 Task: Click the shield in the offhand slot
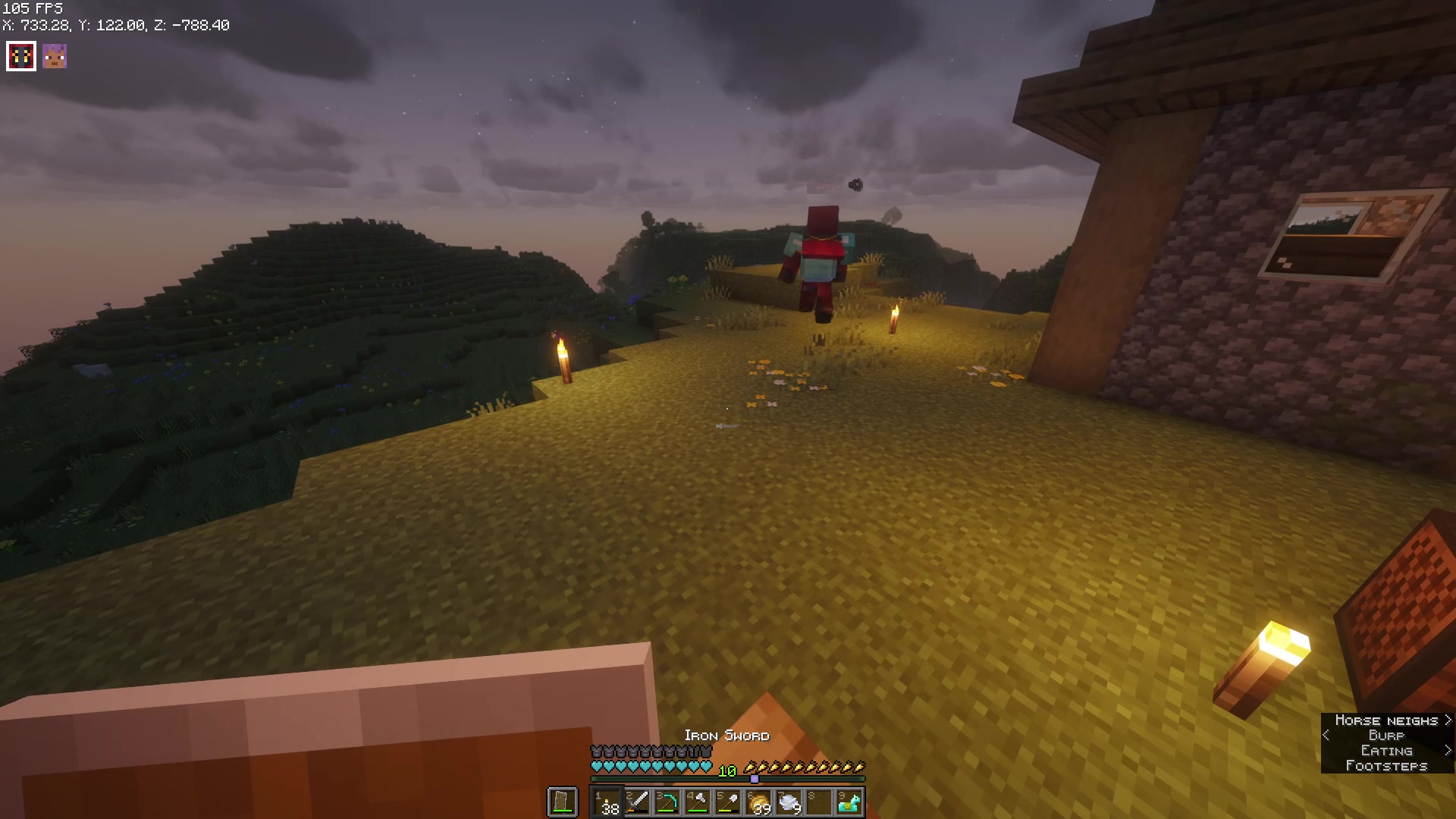coord(561,802)
